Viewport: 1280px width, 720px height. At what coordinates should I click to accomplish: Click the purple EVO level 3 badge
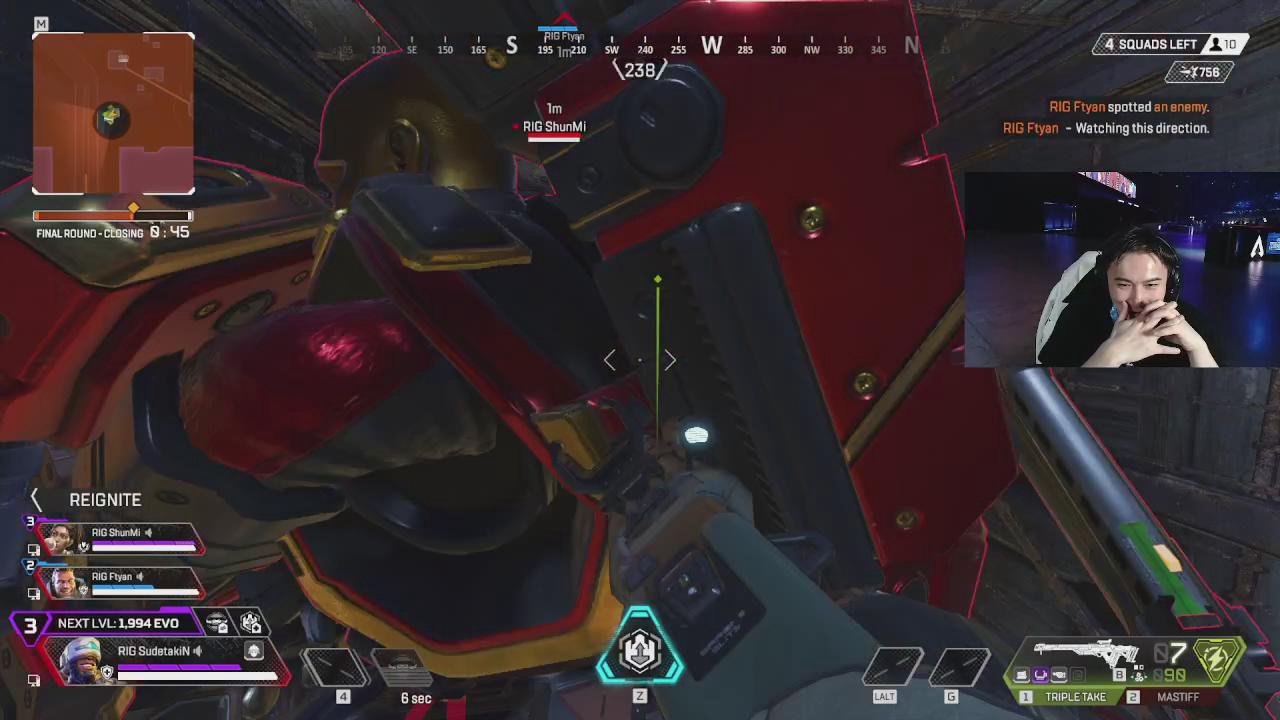pyautogui.click(x=30, y=625)
